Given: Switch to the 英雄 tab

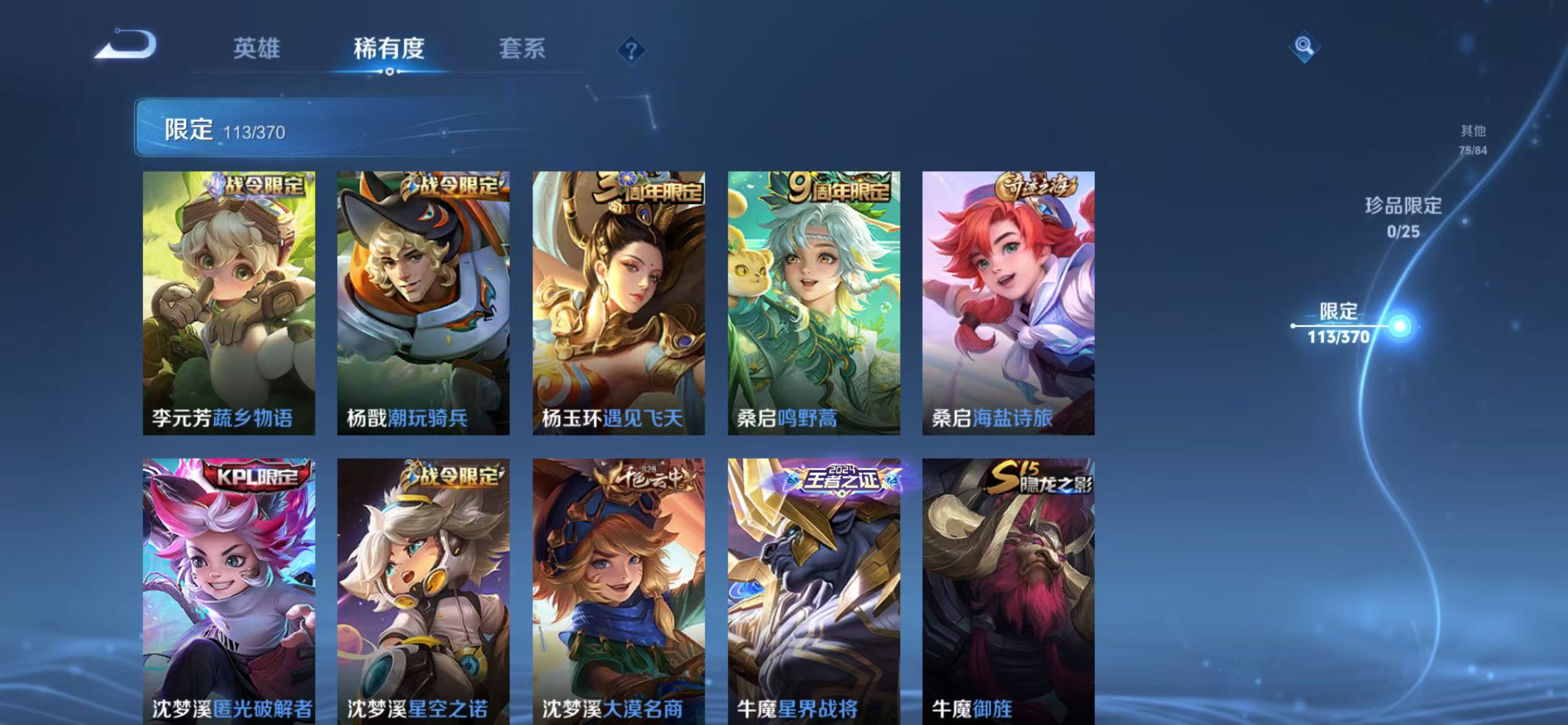Looking at the screenshot, I should click(x=258, y=50).
